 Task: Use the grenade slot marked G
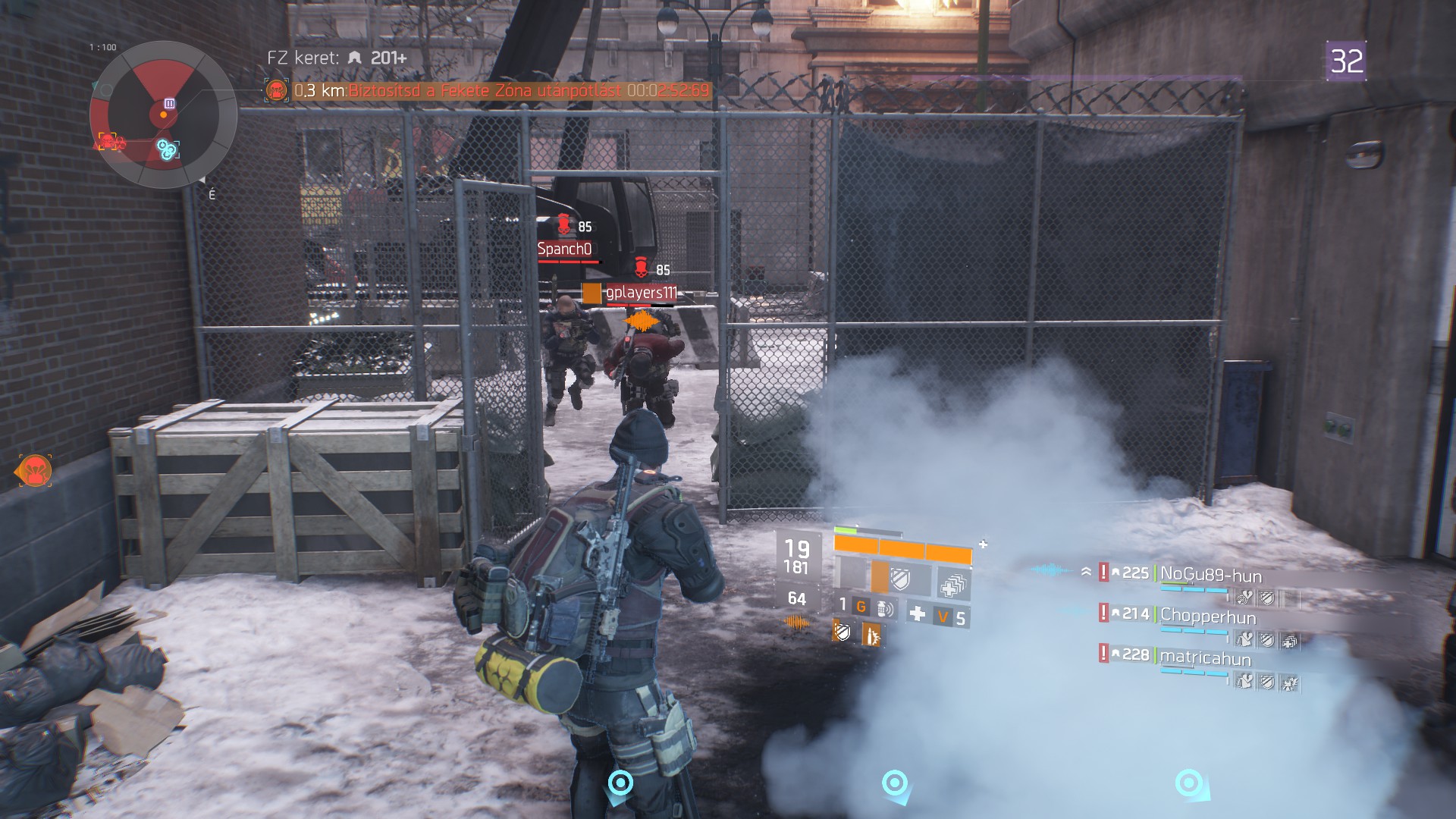tap(861, 607)
